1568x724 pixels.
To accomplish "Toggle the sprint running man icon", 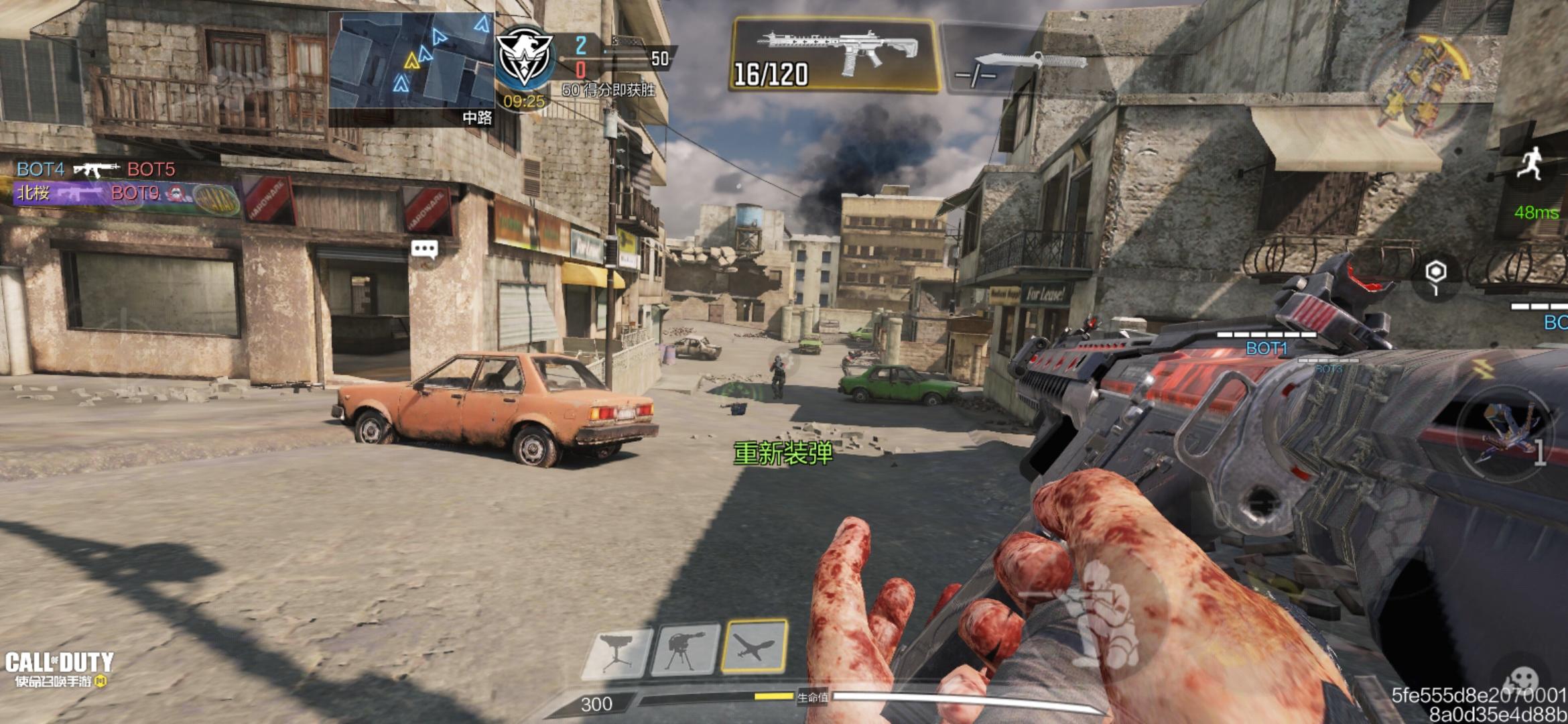I will pyautogui.click(x=1530, y=165).
